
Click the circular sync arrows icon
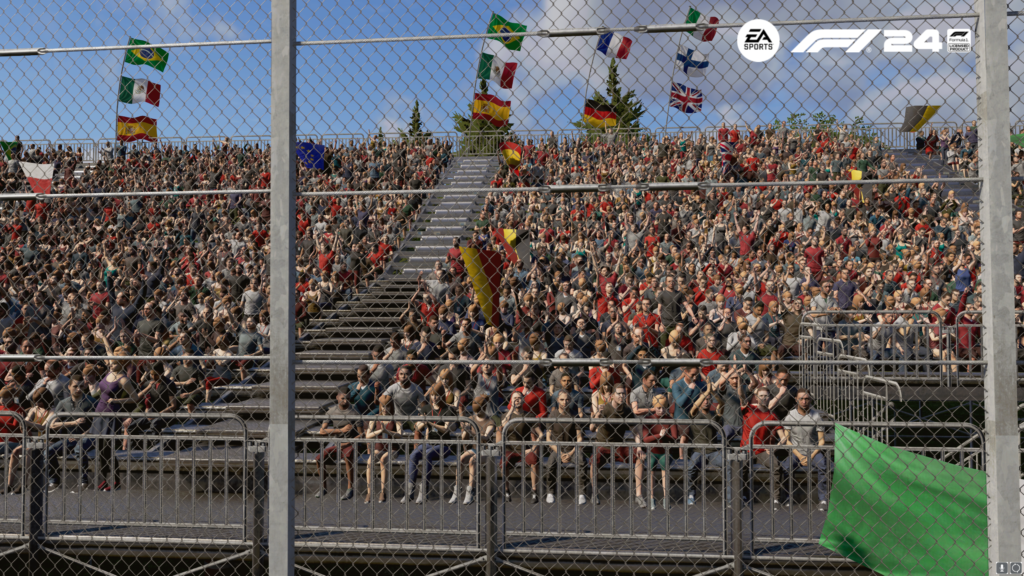1015,569
